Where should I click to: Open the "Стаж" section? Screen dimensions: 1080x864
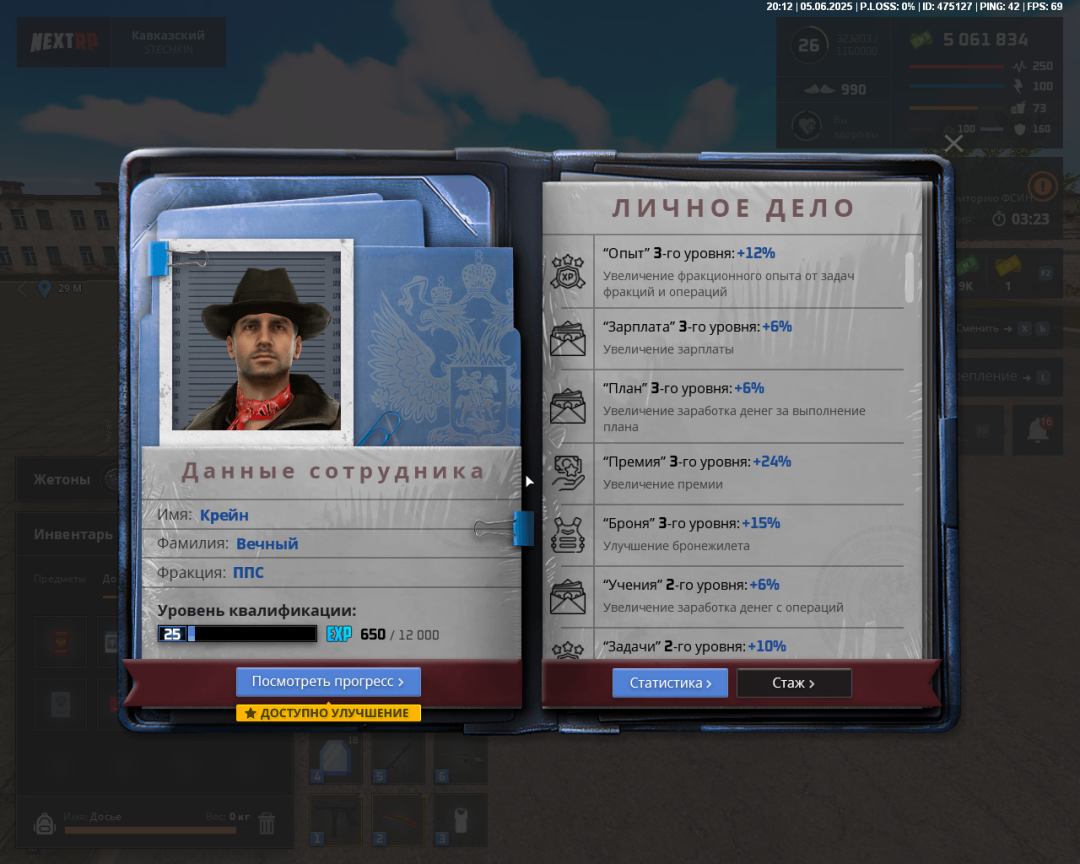tap(794, 683)
